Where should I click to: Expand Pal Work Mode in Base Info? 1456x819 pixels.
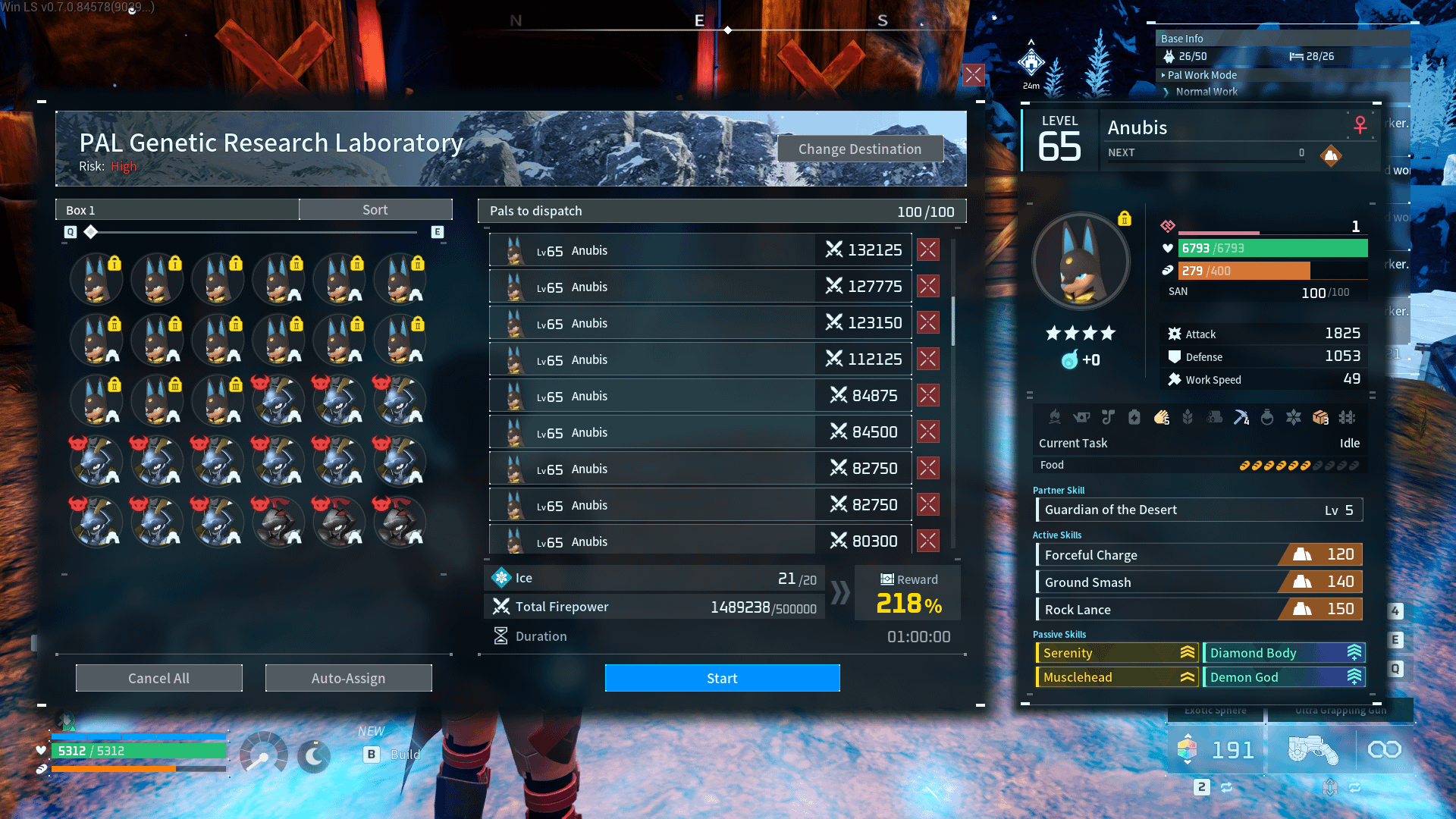1202,75
